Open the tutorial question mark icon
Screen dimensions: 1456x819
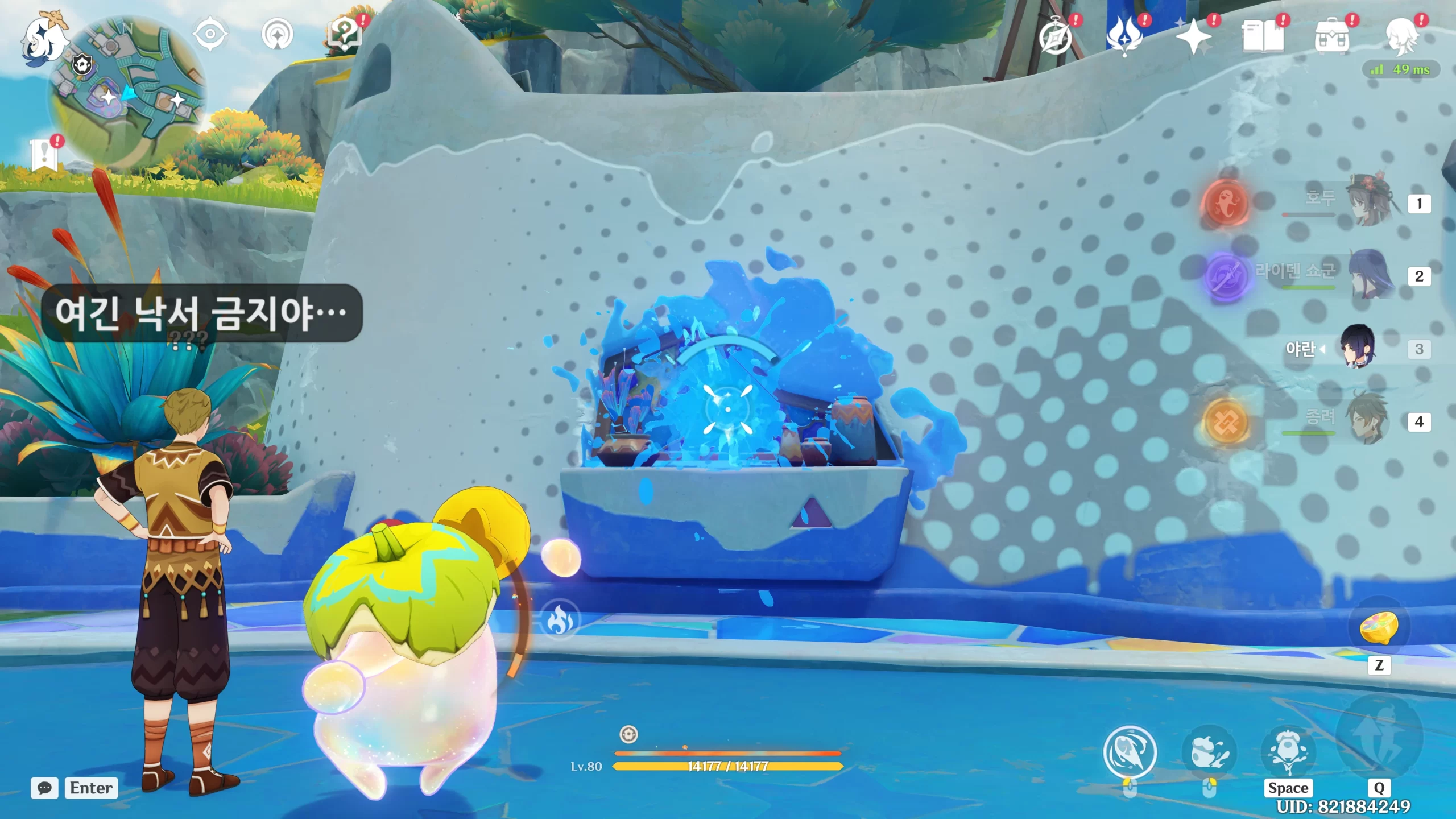tap(345, 35)
